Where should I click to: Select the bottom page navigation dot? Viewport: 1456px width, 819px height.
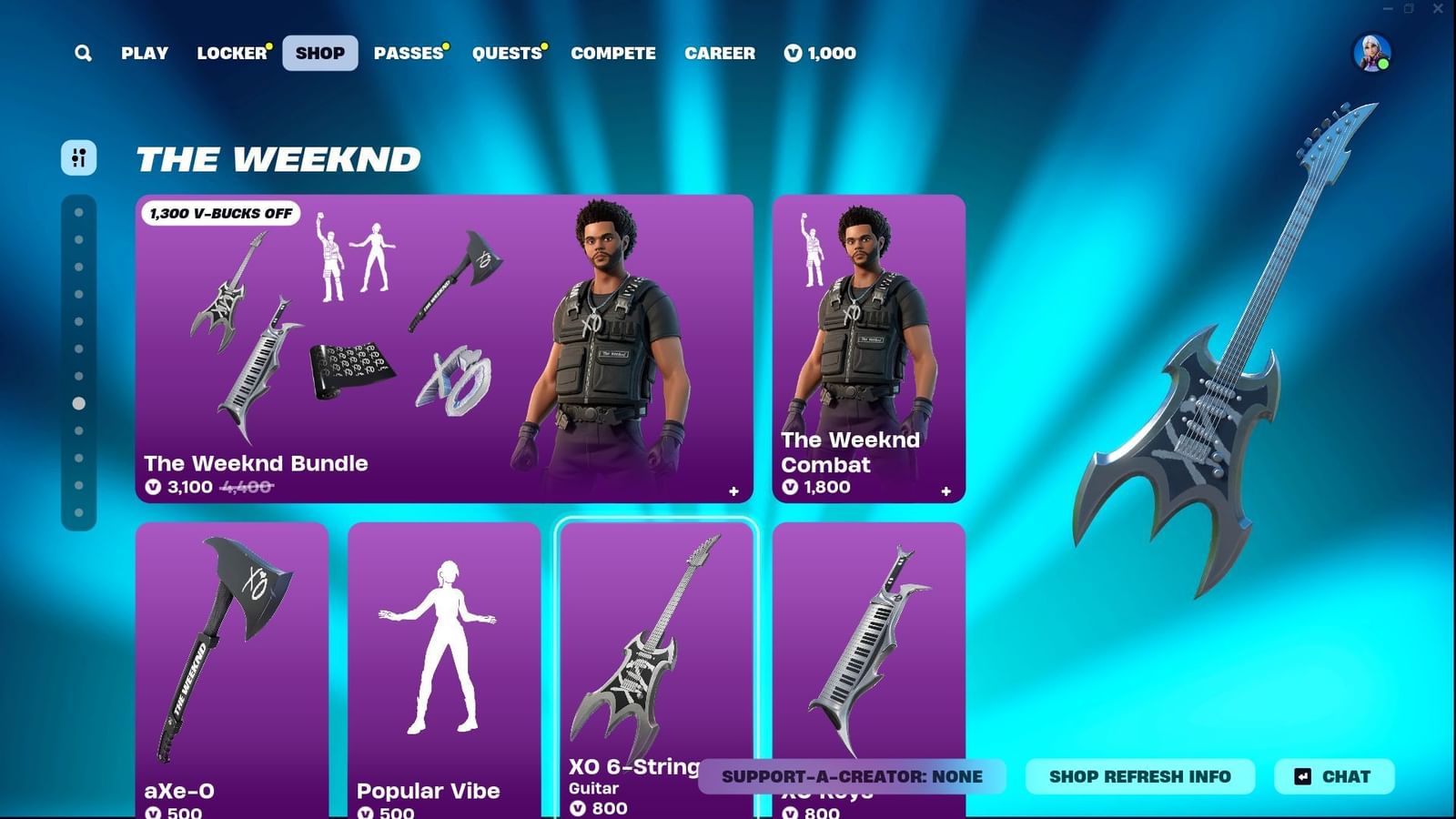point(78,514)
